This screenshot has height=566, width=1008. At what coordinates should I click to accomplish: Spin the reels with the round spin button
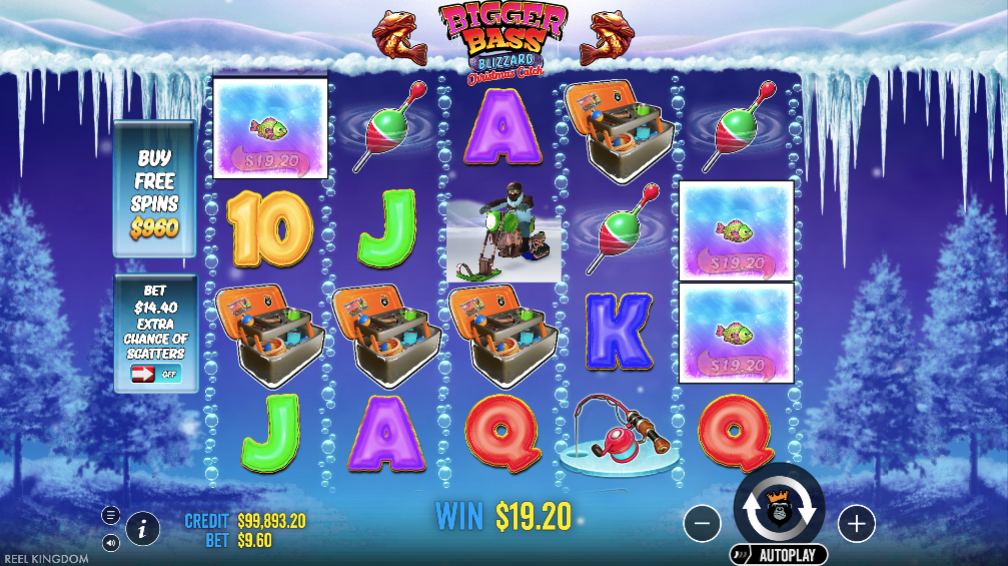(779, 508)
